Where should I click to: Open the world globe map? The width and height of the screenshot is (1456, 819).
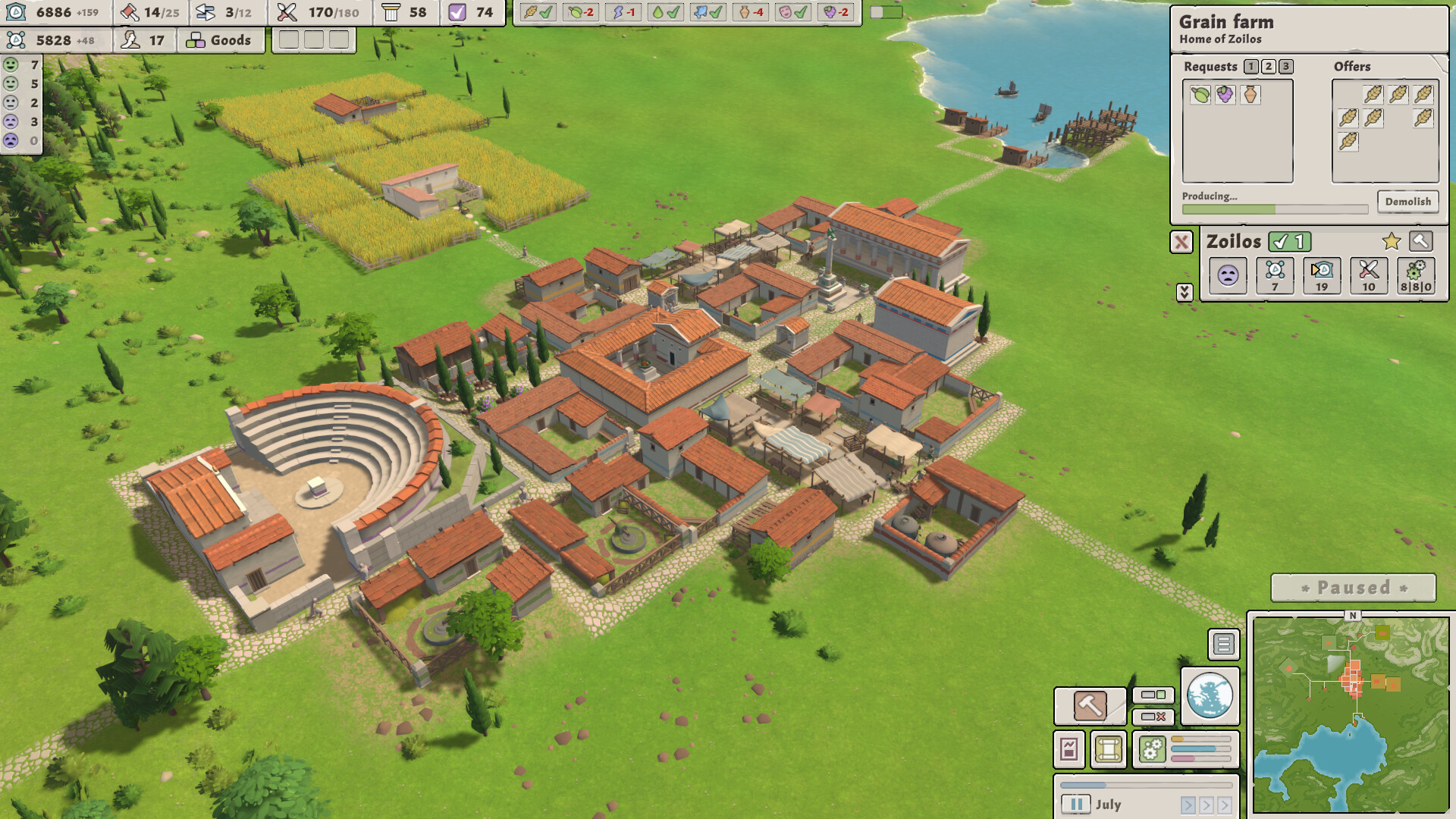[x=1210, y=696]
